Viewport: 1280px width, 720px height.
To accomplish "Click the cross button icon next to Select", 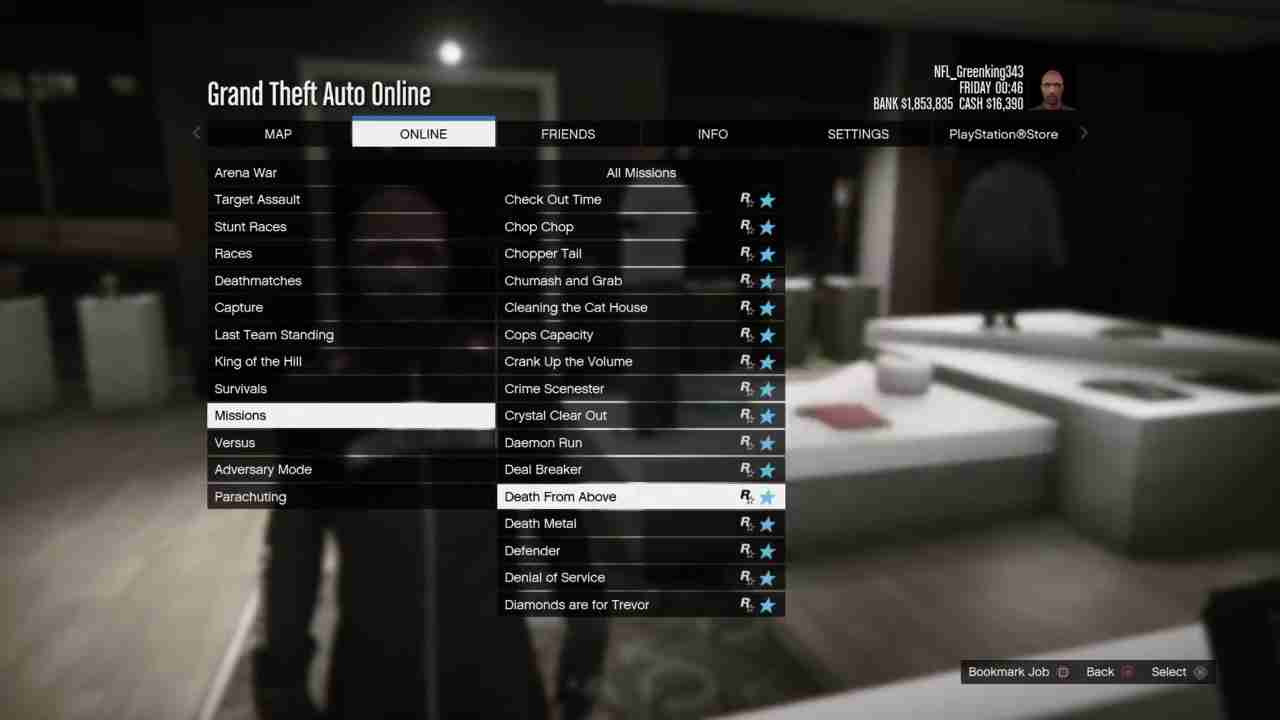I will pyautogui.click(x=1200, y=671).
